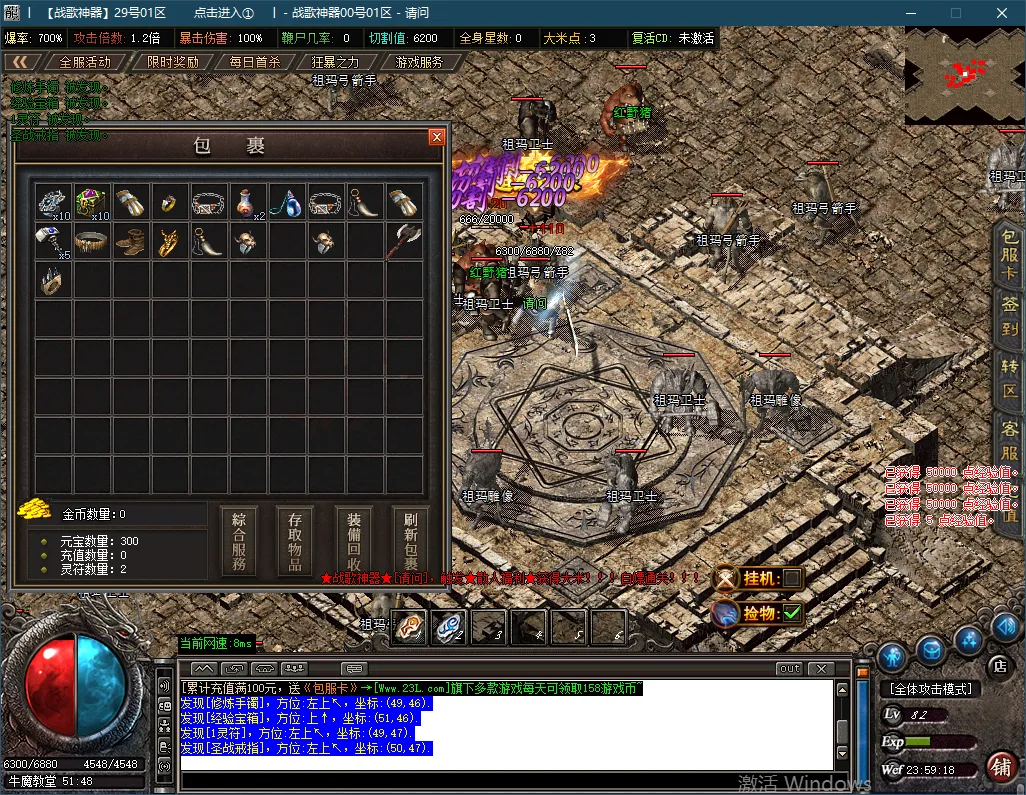Viewport: 1026px width, 795px height.
Task: Refresh the bag with 刷新包裹
Action: pos(411,541)
